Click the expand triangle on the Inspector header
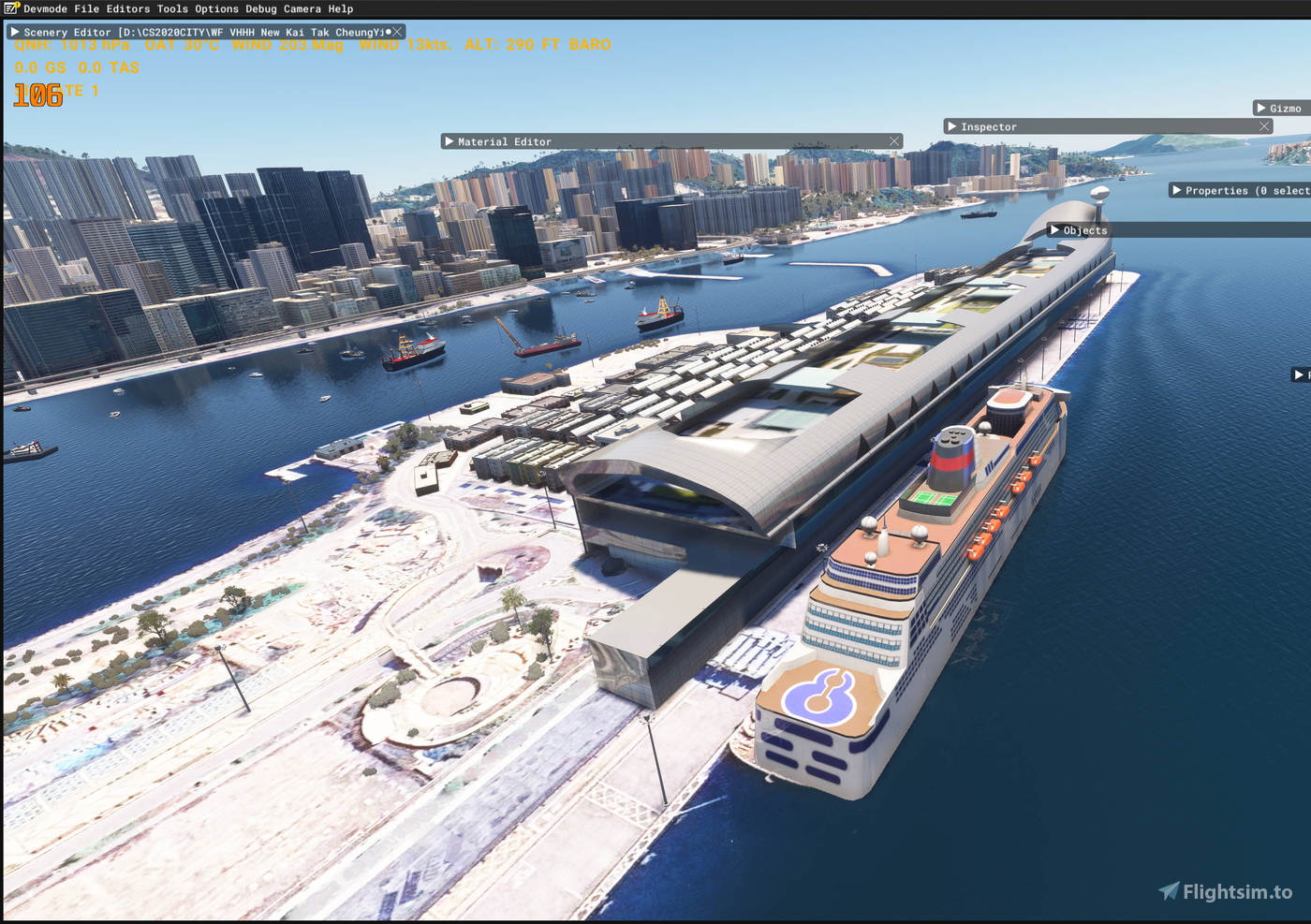 click(951, 125)
